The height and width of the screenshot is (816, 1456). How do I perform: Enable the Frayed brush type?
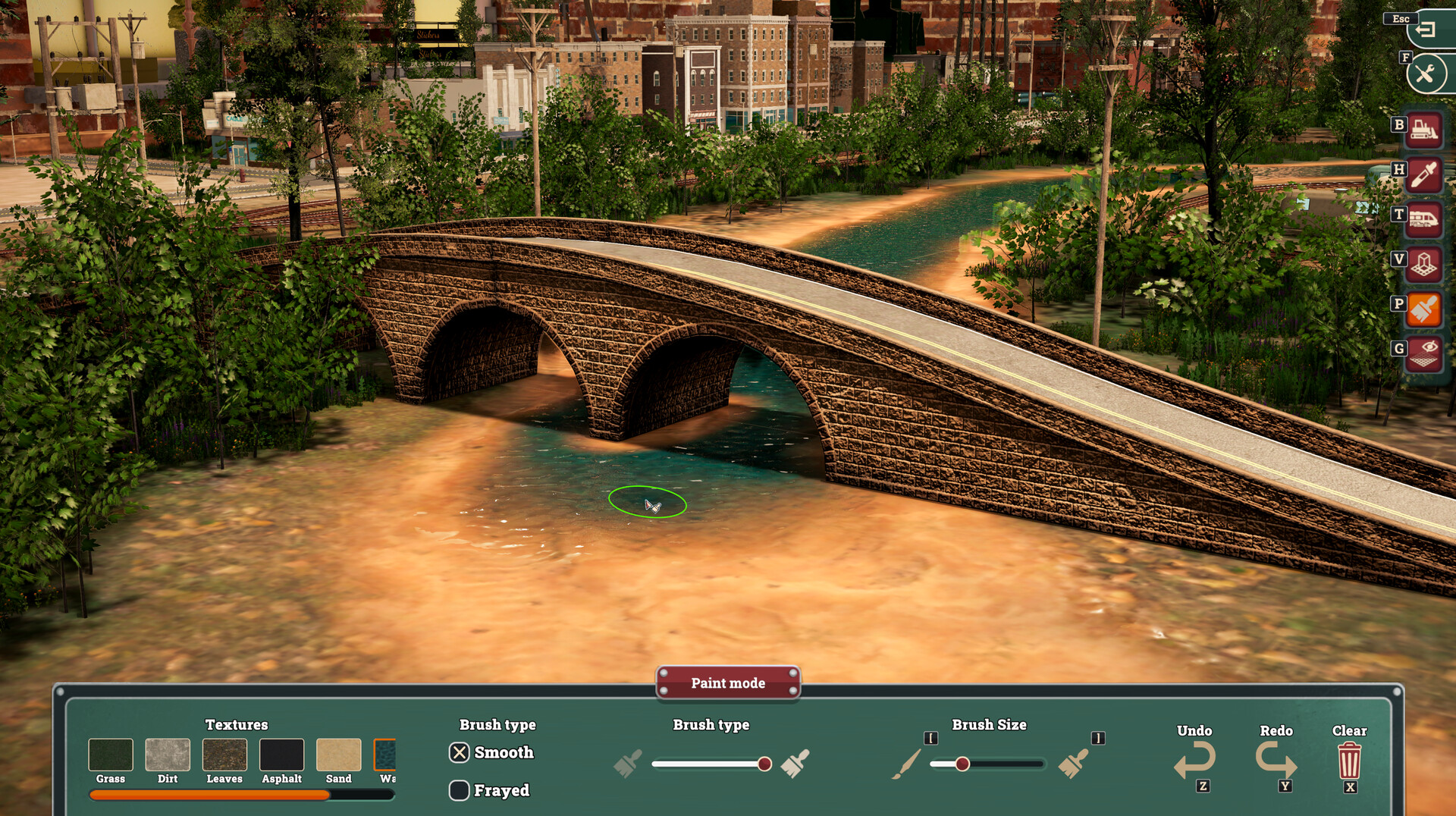tap(459, 790)
